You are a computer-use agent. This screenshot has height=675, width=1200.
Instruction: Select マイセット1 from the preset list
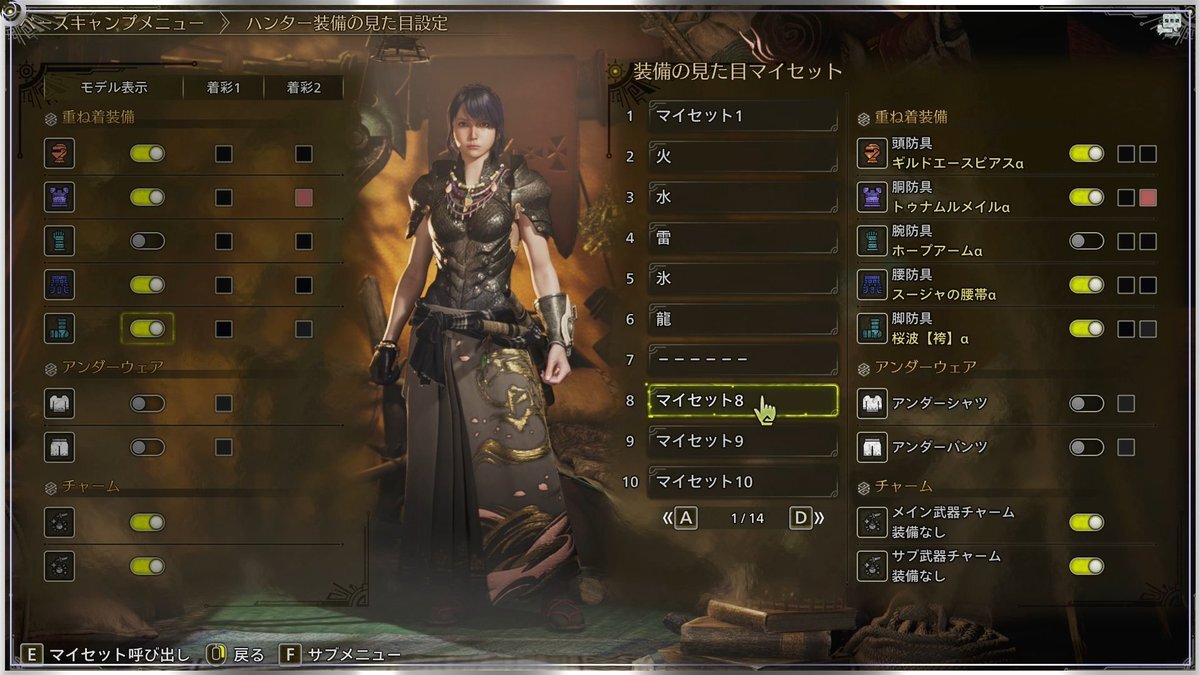pyautogui.click(x=742, y=116)
